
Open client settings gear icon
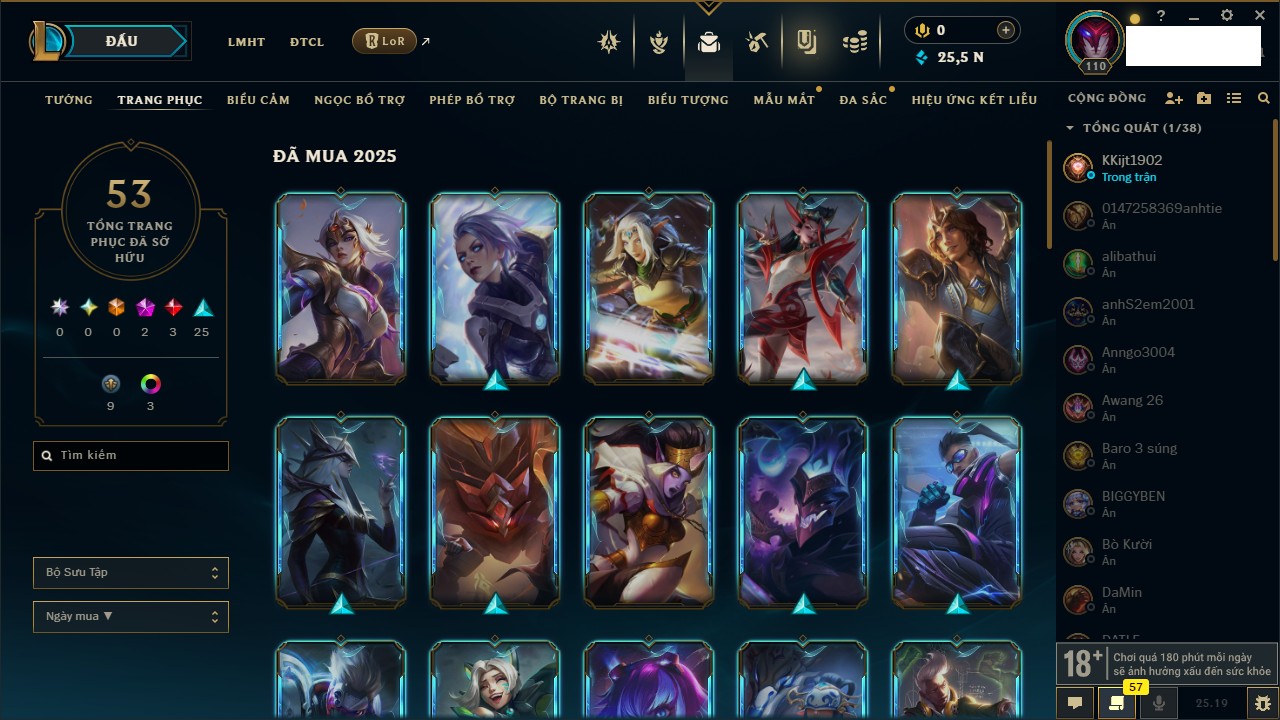point(1227,16)
